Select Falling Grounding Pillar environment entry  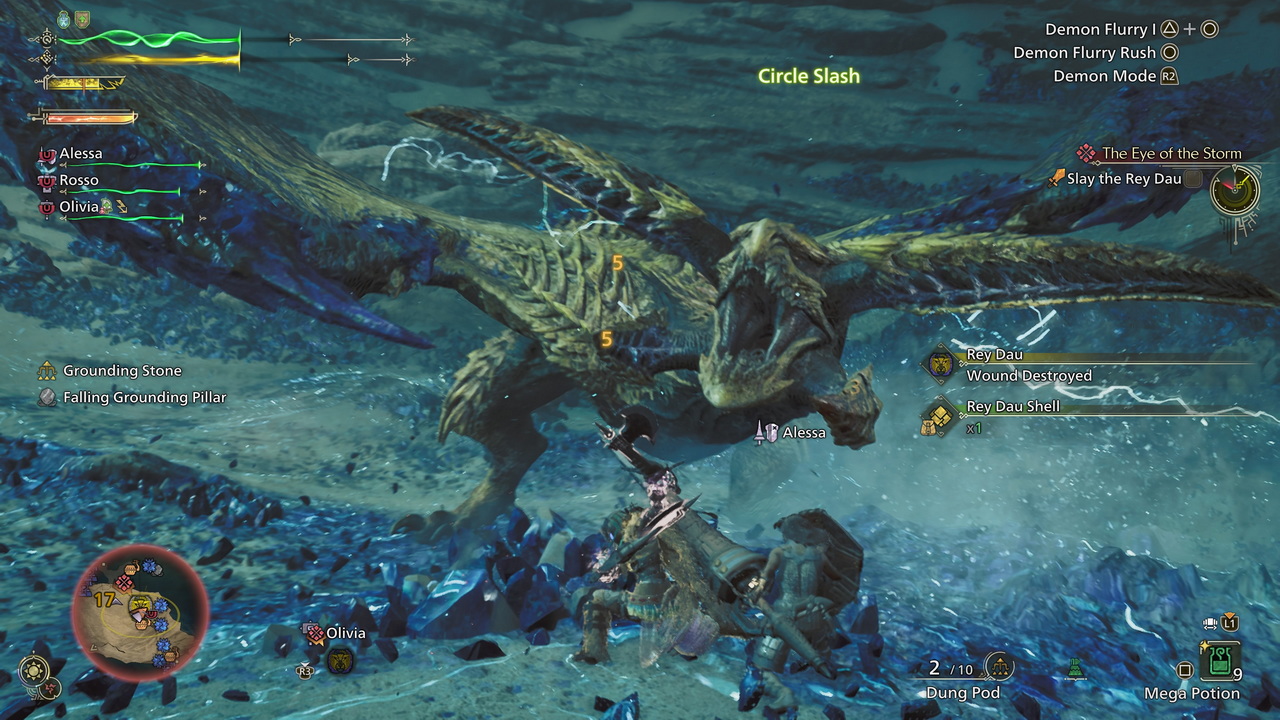click(x=144, y=398)
